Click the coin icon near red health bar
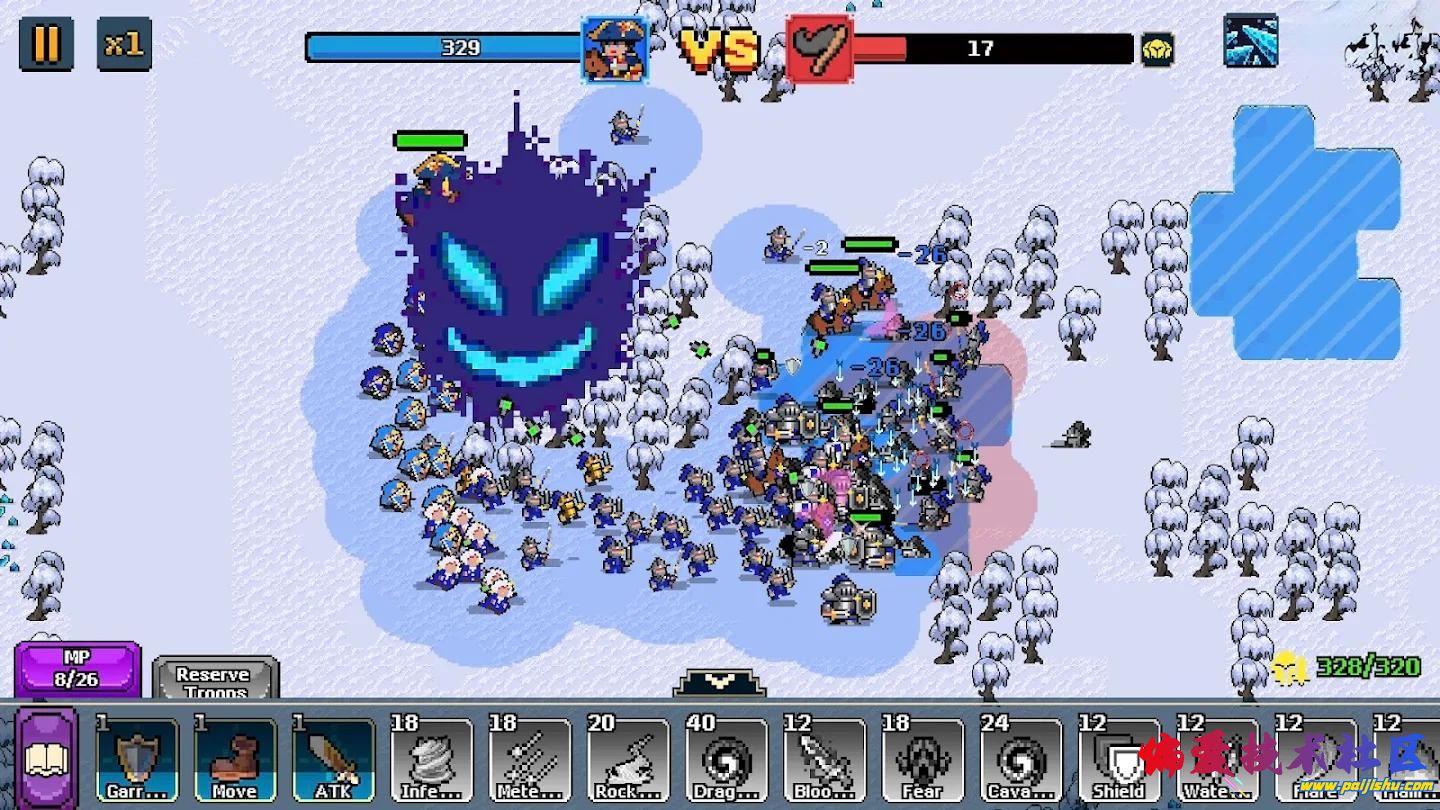This screenshot has height=810, width=1440. click(x=1158, y=48)
